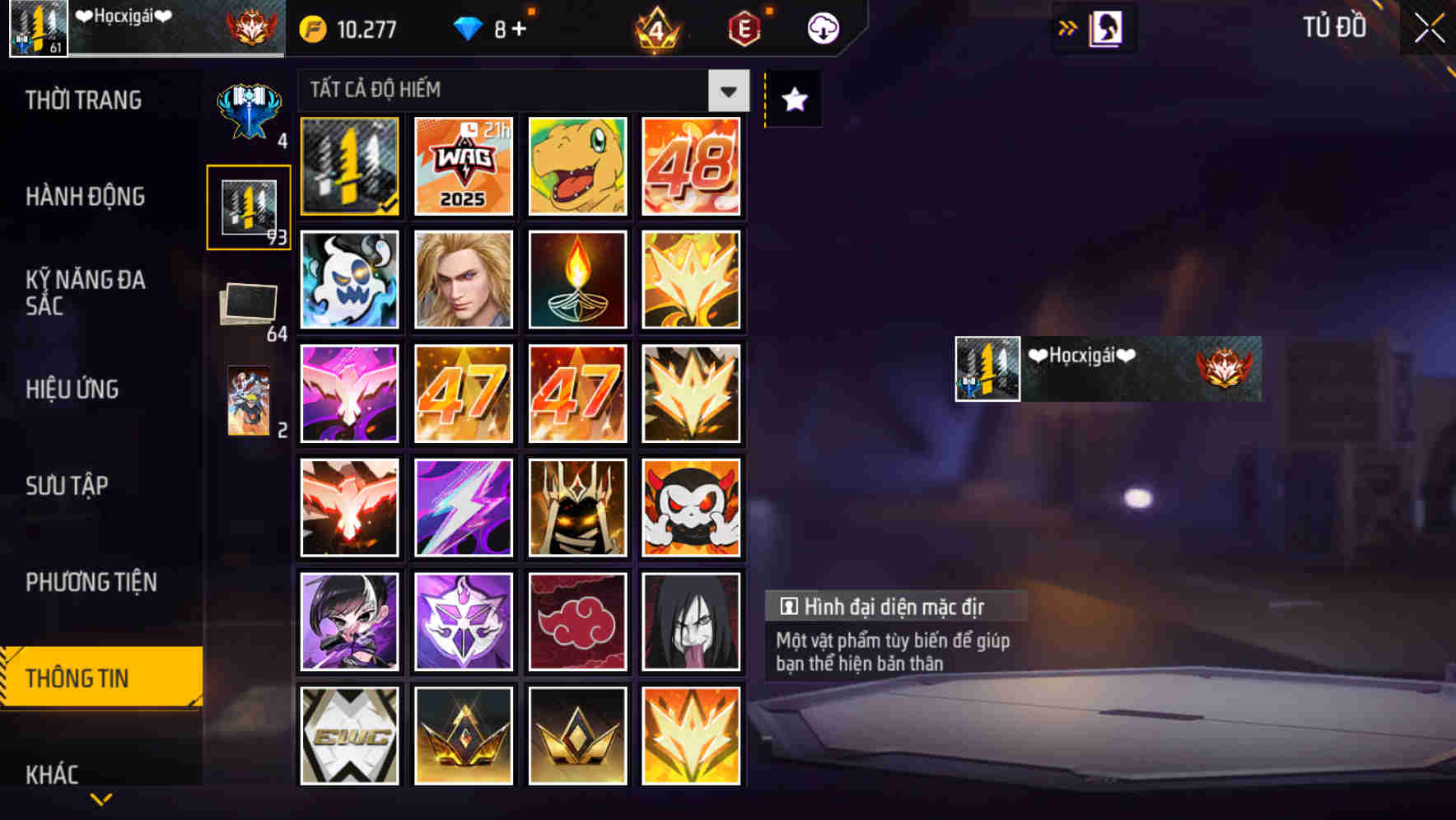Select the red Akatsuki cloud avatar
1456x820 pixels.
(577, 621)
